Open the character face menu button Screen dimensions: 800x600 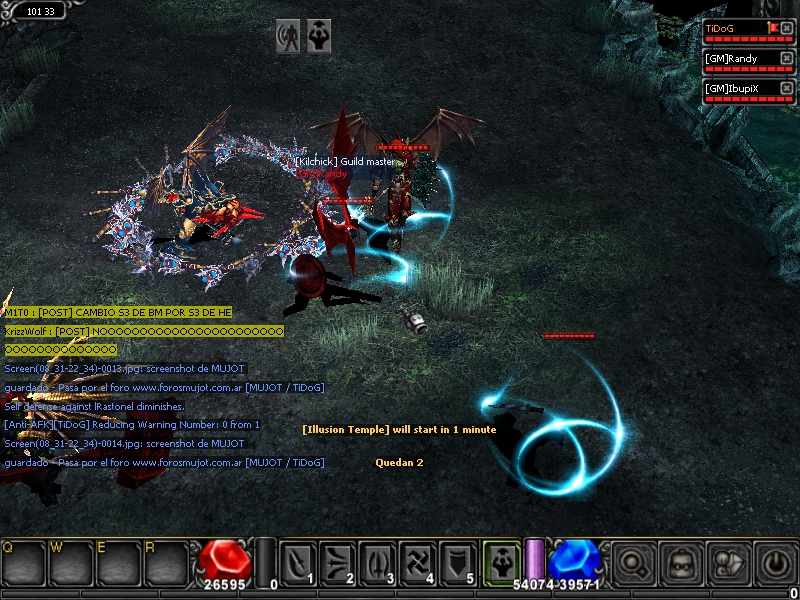pyautogui.click(x=680, y=562)
